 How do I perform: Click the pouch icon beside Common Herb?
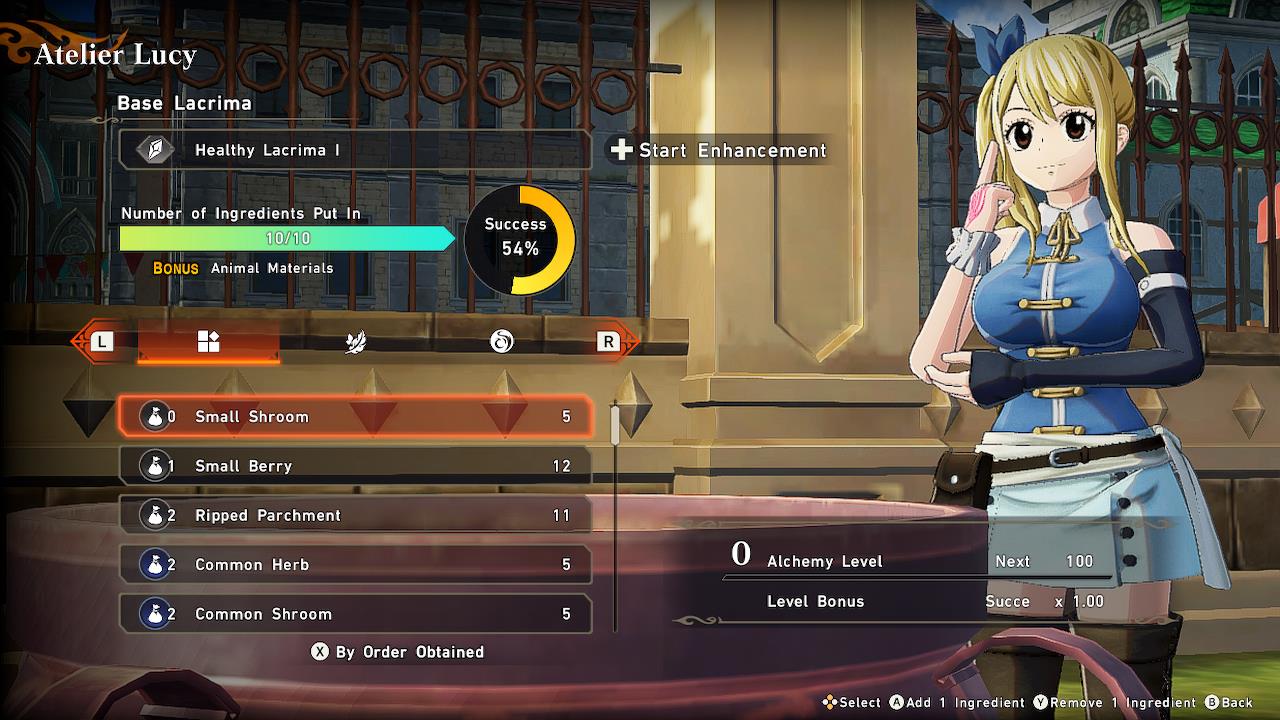156,564
